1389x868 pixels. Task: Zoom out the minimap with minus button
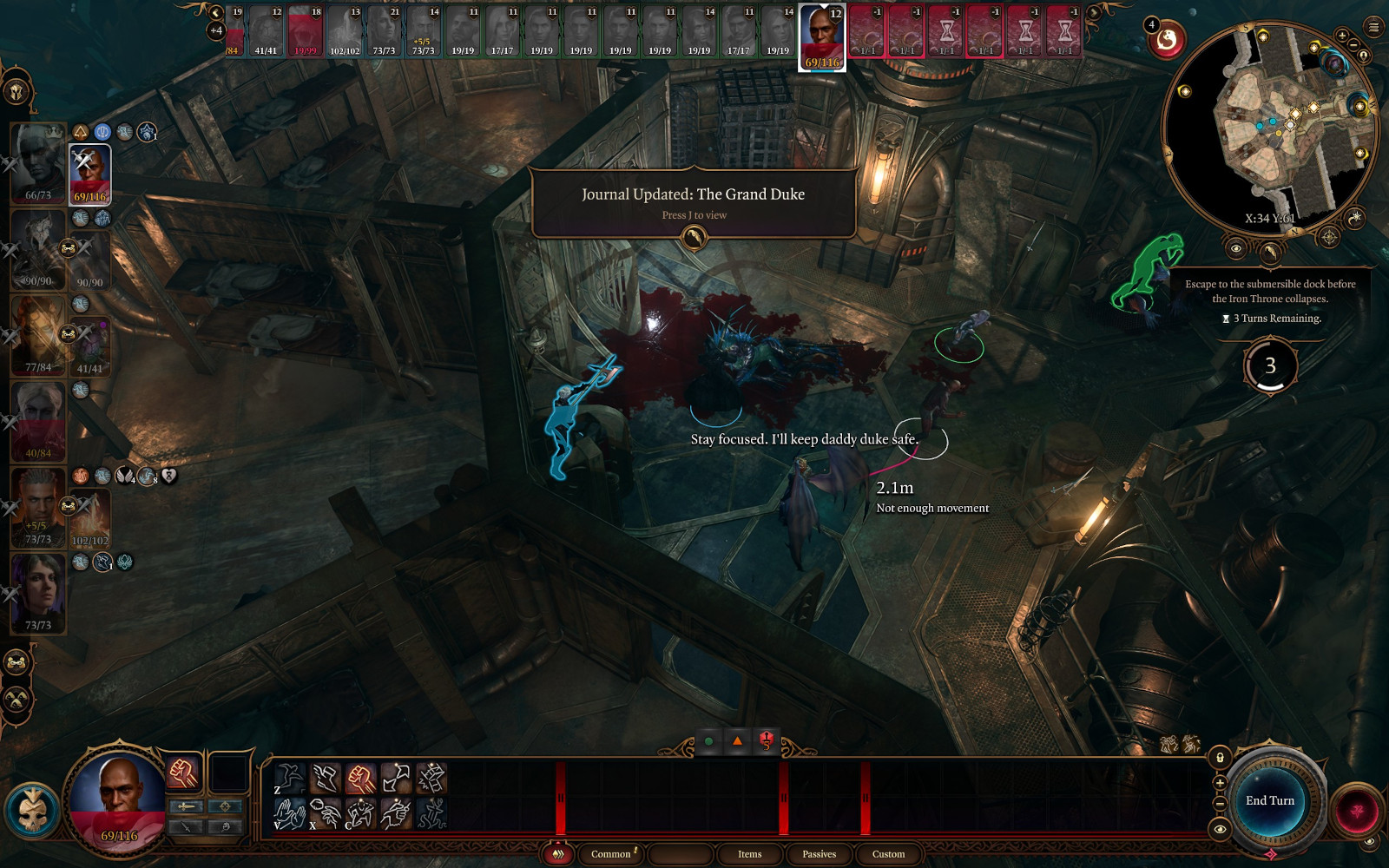[1353, 45]
